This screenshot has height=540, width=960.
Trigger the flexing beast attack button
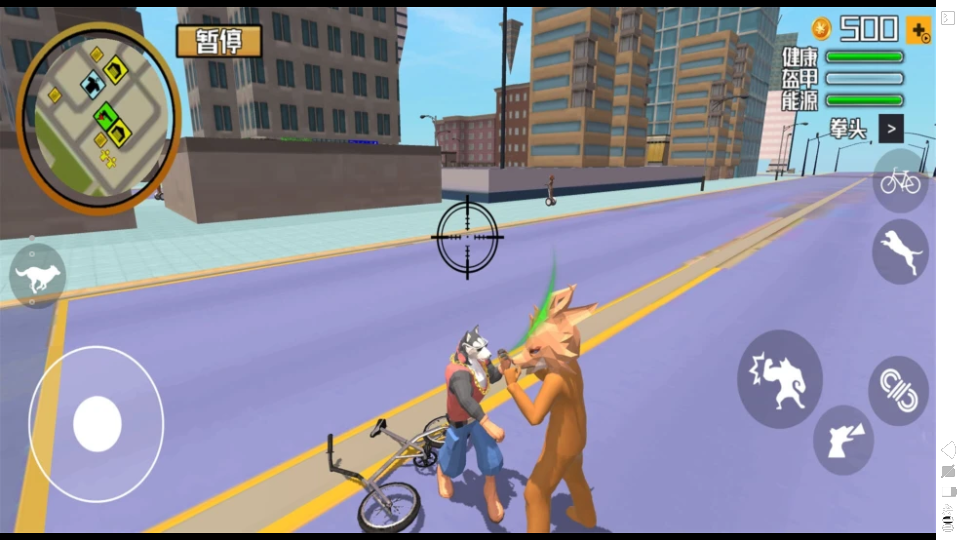[779, 379]
